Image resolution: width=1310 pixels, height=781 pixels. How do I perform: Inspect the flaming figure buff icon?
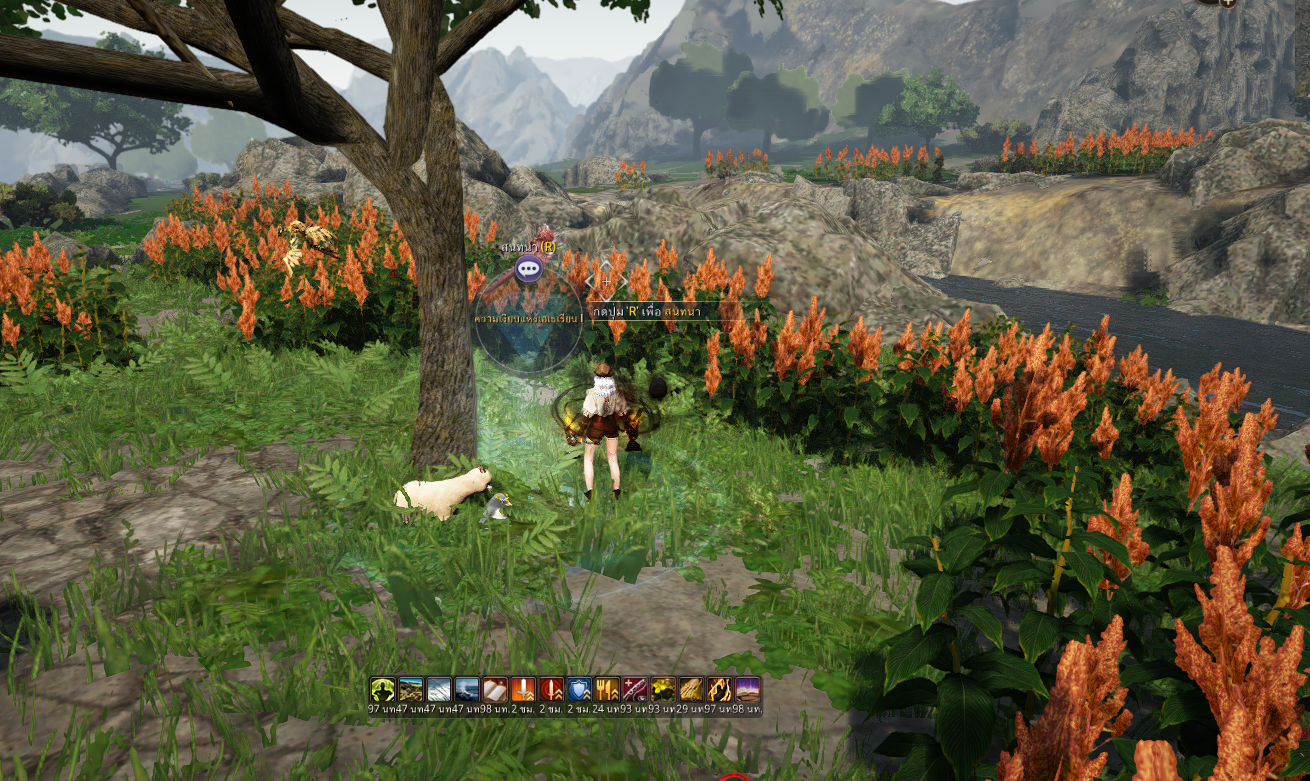click(719, 689)
